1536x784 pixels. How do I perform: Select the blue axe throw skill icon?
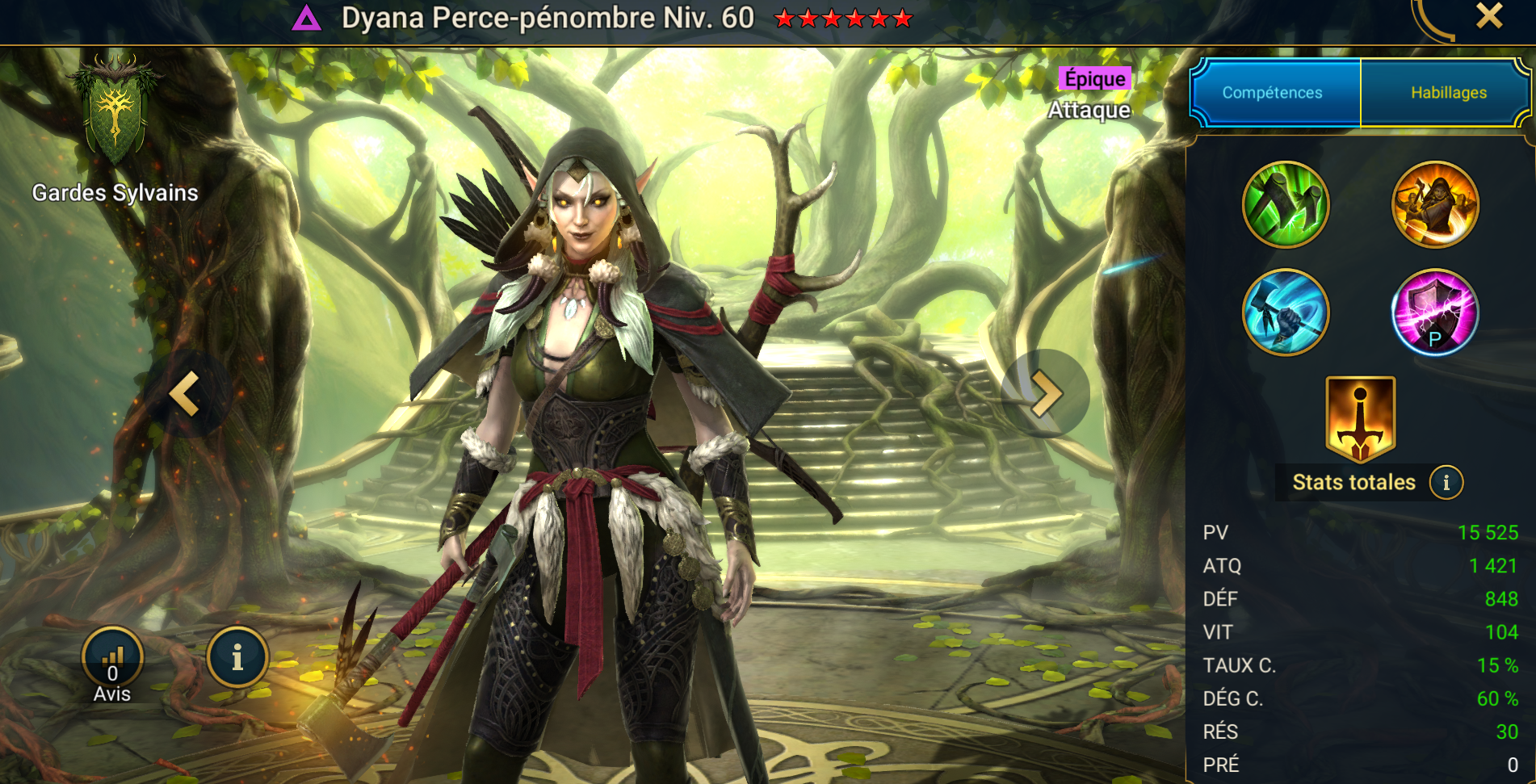click(x=1285, y=312)
